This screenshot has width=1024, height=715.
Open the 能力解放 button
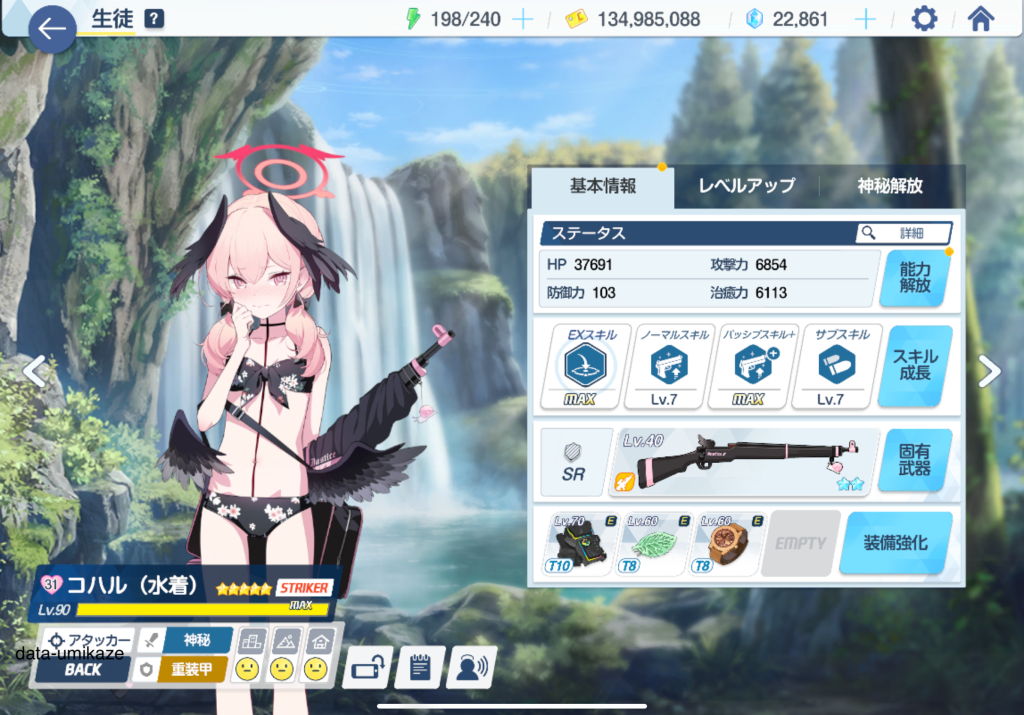[x=914, y=277]
